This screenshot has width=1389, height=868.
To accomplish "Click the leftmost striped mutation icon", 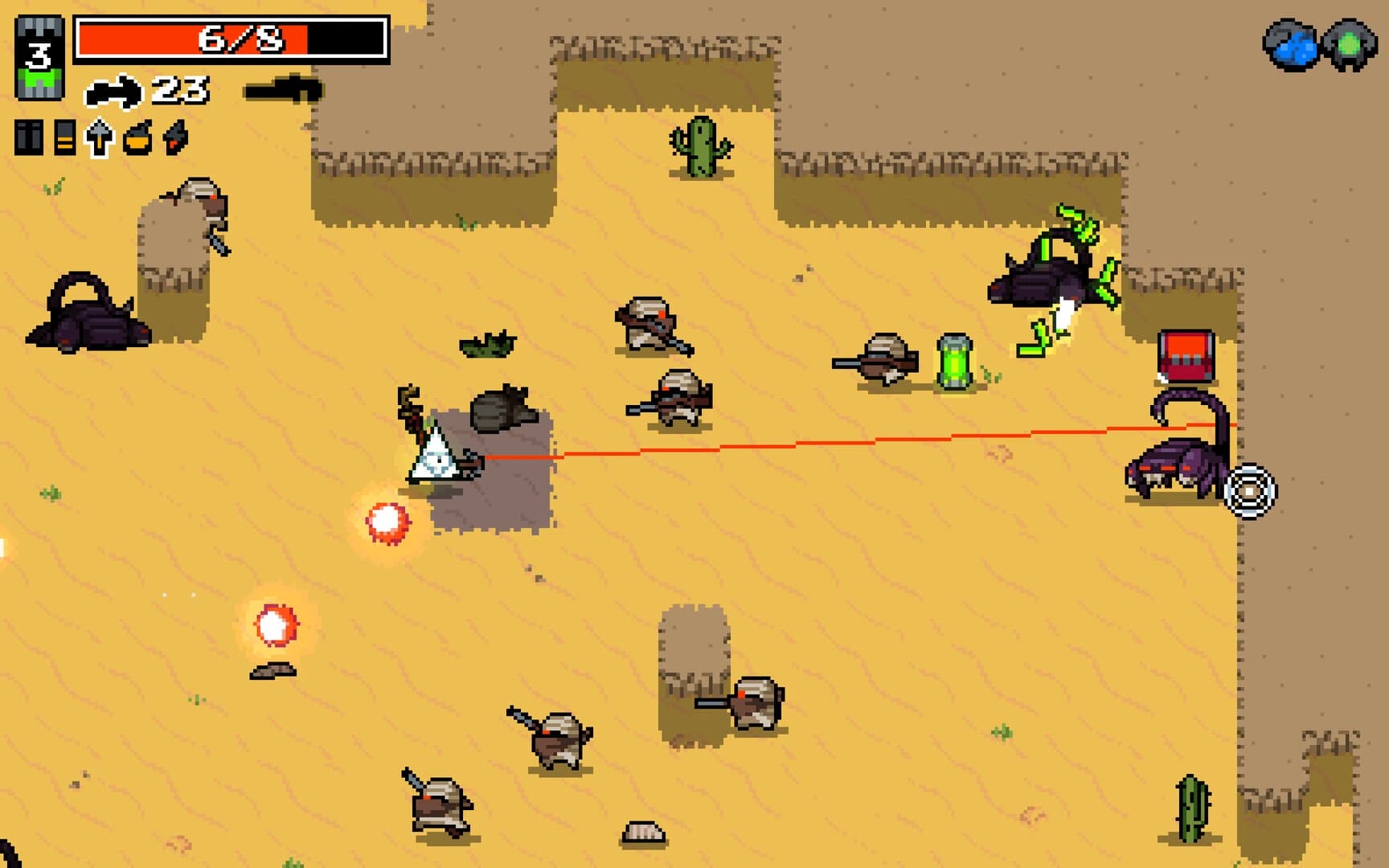I will coord(31,137).
